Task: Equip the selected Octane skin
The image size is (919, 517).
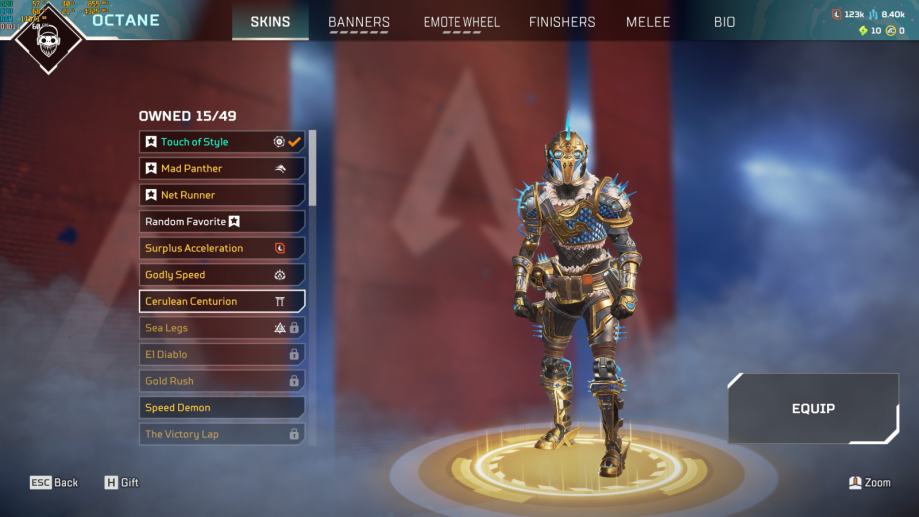Action: click(x=813, y=408)
